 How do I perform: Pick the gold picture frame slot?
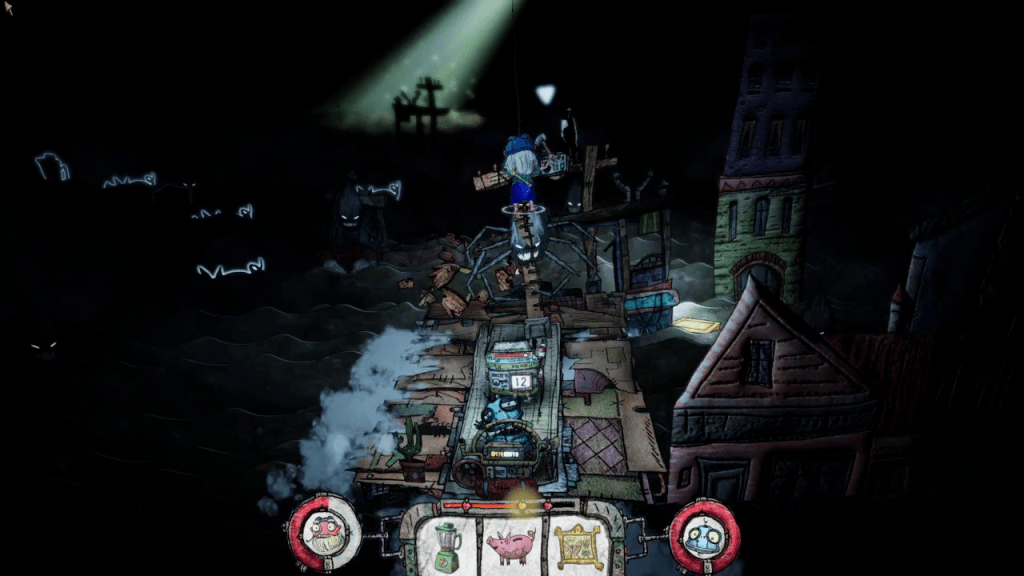[x=578, y=546]
